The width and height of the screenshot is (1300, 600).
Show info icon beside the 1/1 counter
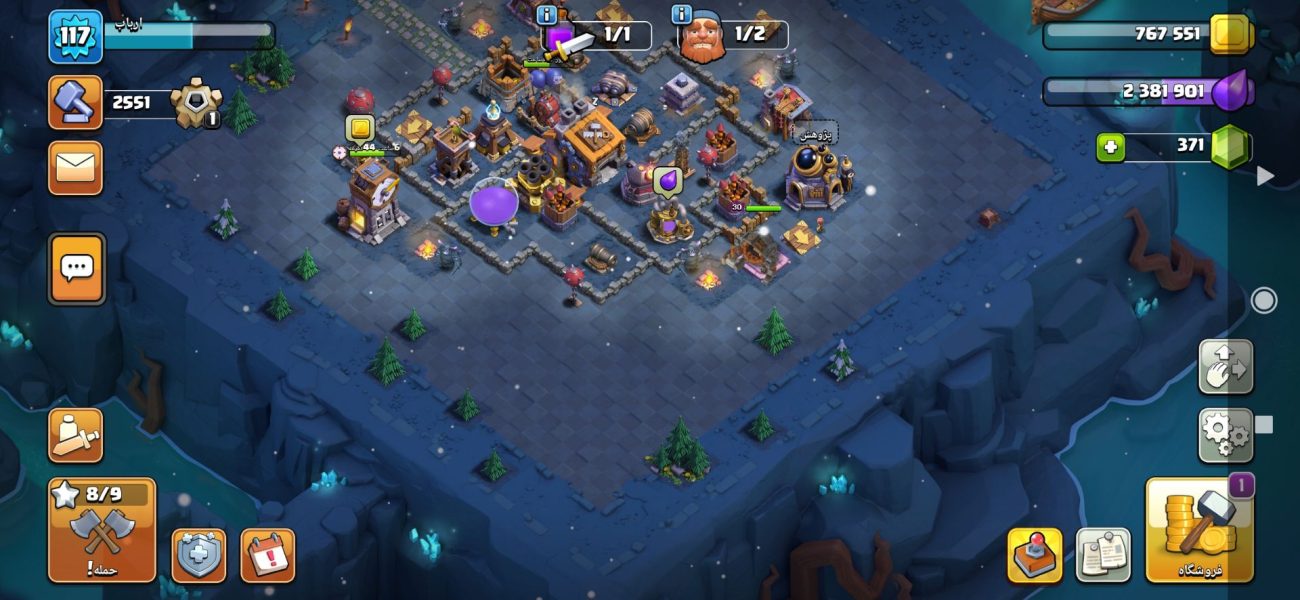(546, 15)
